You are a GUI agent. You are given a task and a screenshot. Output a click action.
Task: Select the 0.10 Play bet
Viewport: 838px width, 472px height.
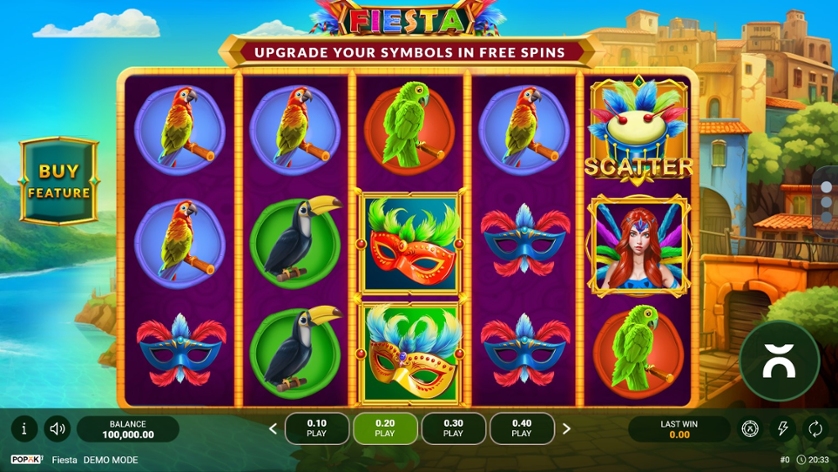tap(317, 429)
